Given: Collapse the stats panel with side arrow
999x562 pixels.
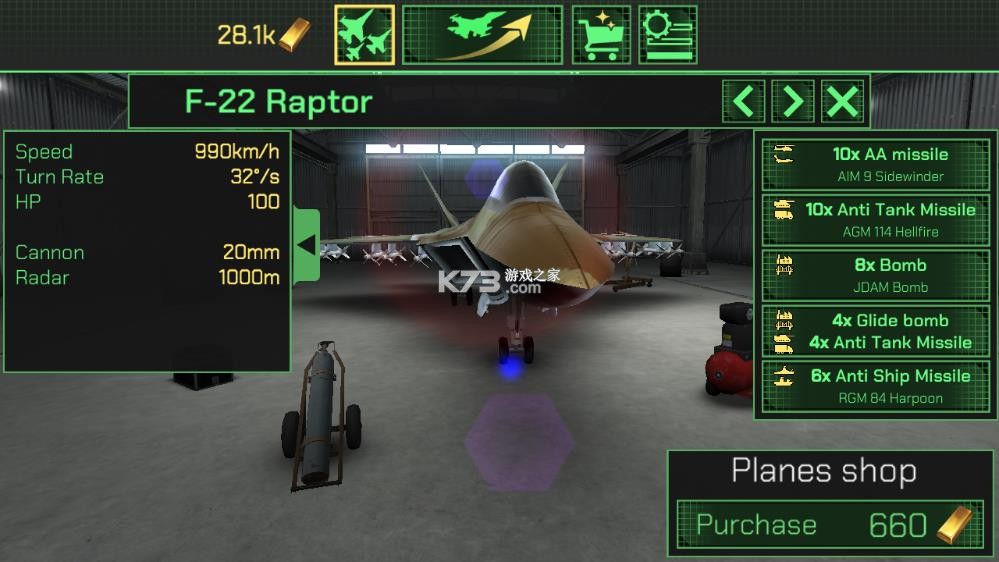Looking at the screenshot, I should point(306,245).
